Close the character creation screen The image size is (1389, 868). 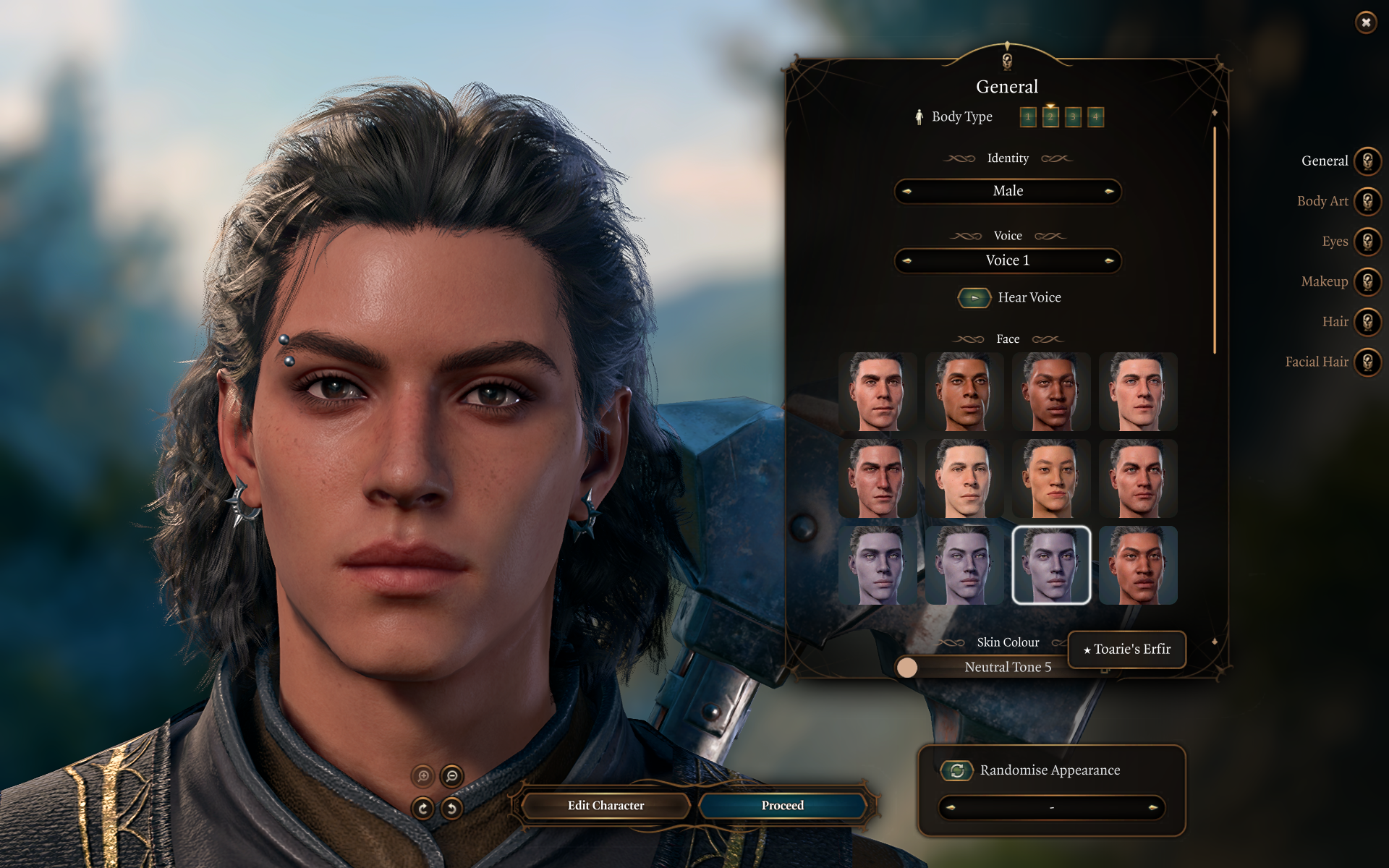pos(1365,22)
